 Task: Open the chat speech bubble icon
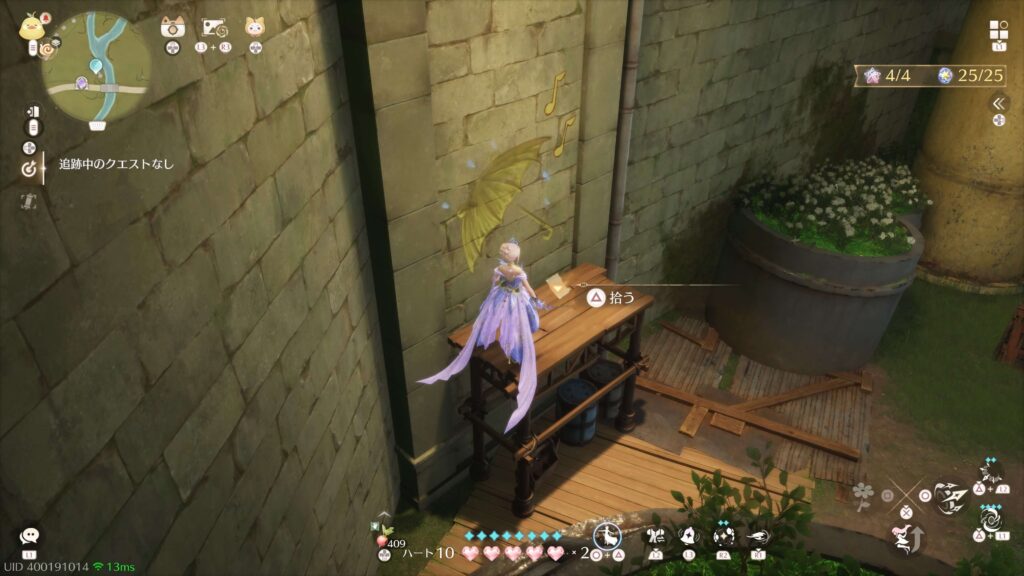[29, 536]
